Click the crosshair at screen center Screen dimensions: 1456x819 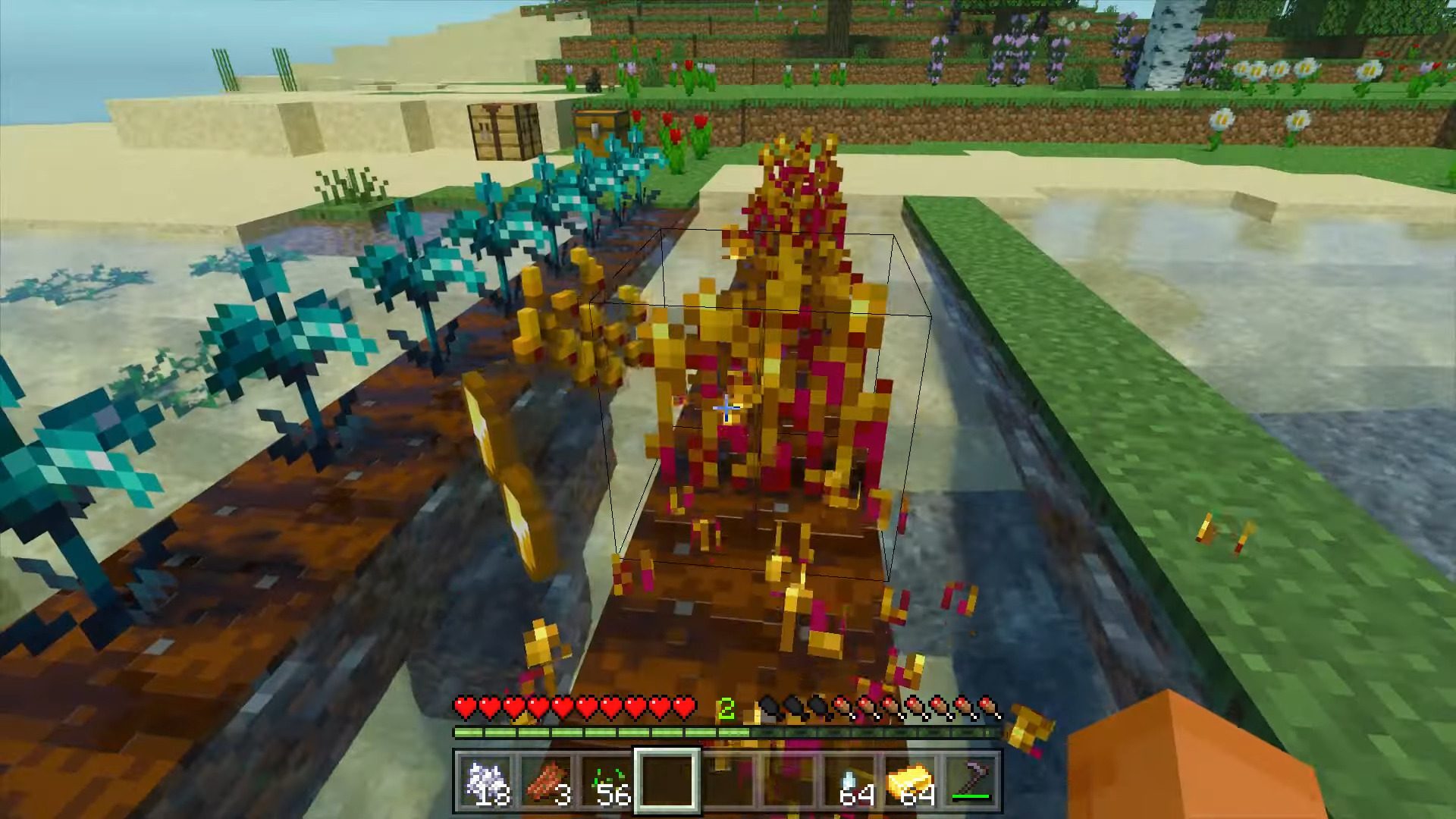[726, 408]
